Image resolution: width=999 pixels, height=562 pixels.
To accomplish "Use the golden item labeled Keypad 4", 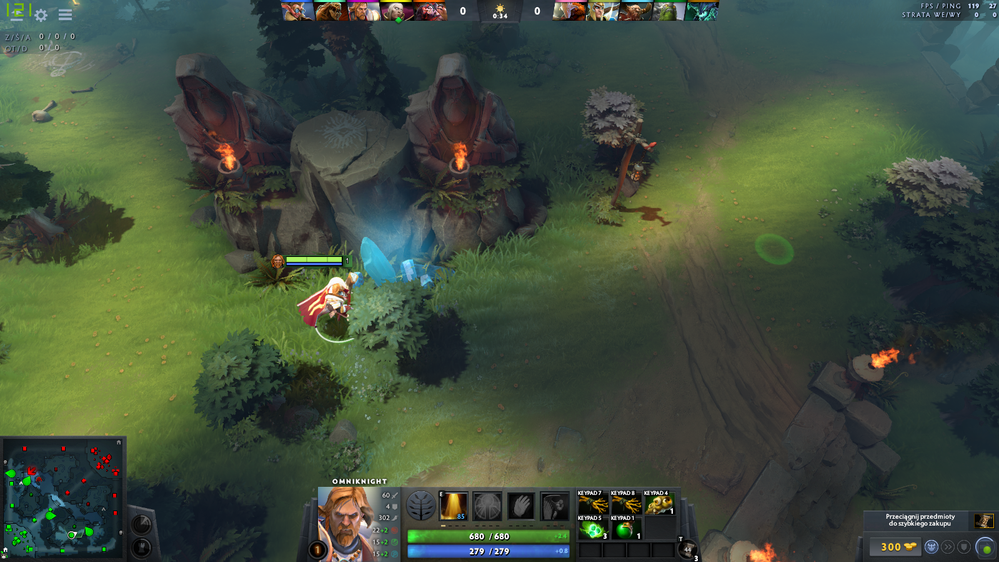I will point(657,505).
